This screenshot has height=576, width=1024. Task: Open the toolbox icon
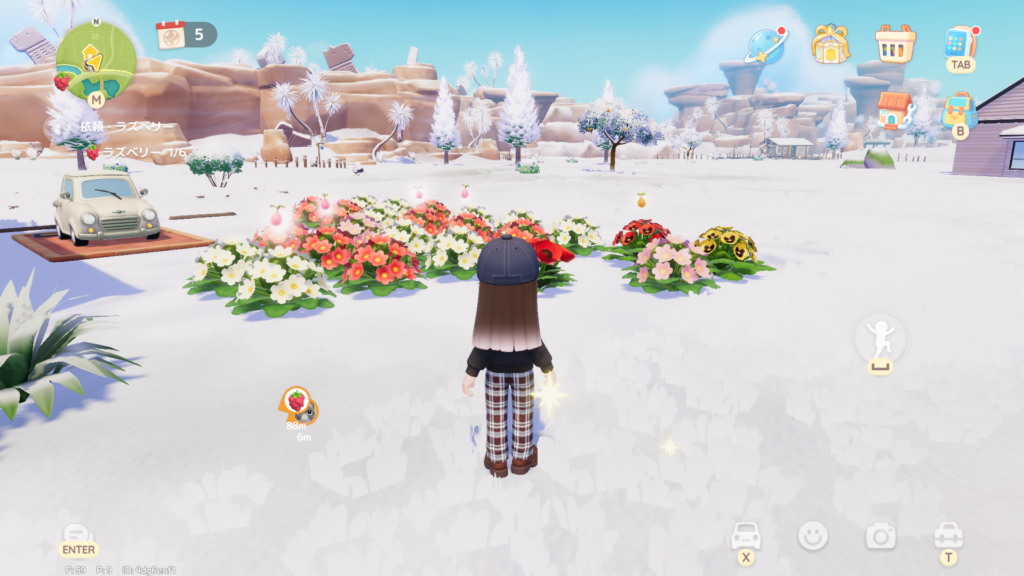[948, 537]
